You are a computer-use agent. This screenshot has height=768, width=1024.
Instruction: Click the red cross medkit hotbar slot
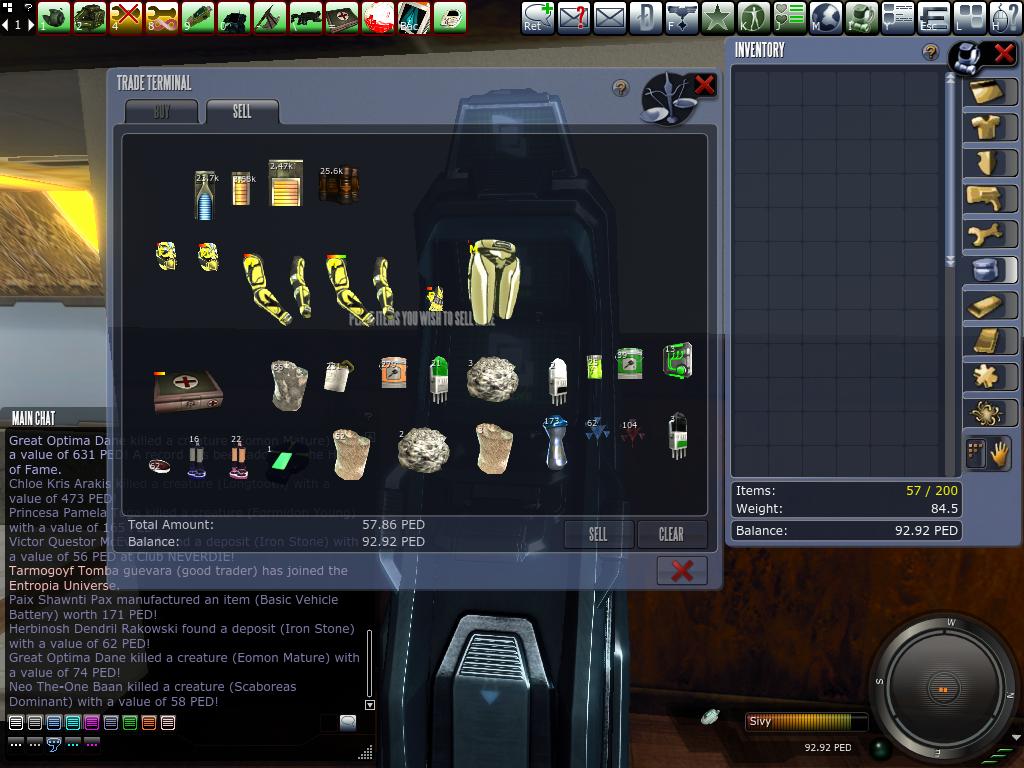coord(341,17)
